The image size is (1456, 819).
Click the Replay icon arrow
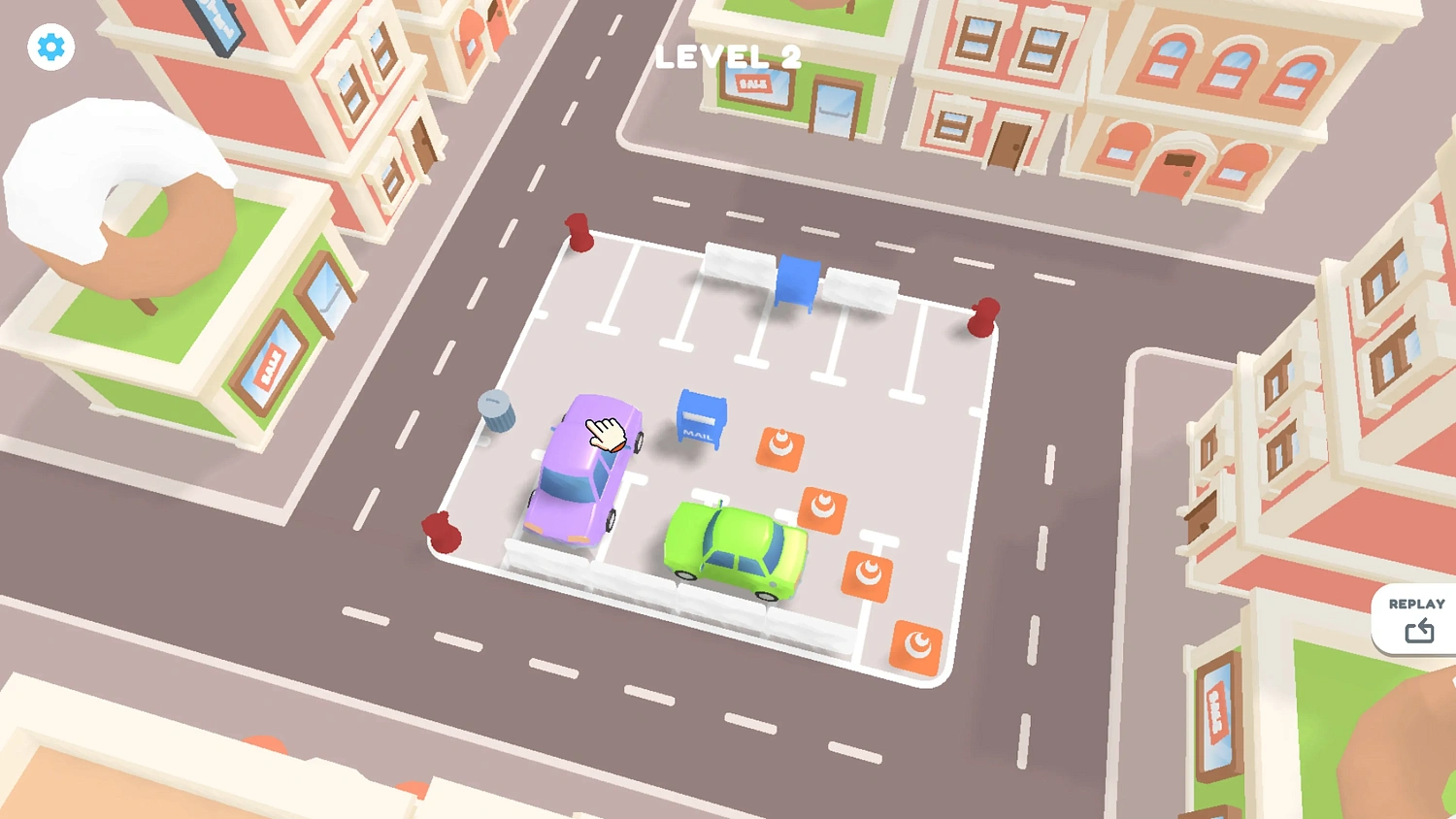(x=1420, y=630)
